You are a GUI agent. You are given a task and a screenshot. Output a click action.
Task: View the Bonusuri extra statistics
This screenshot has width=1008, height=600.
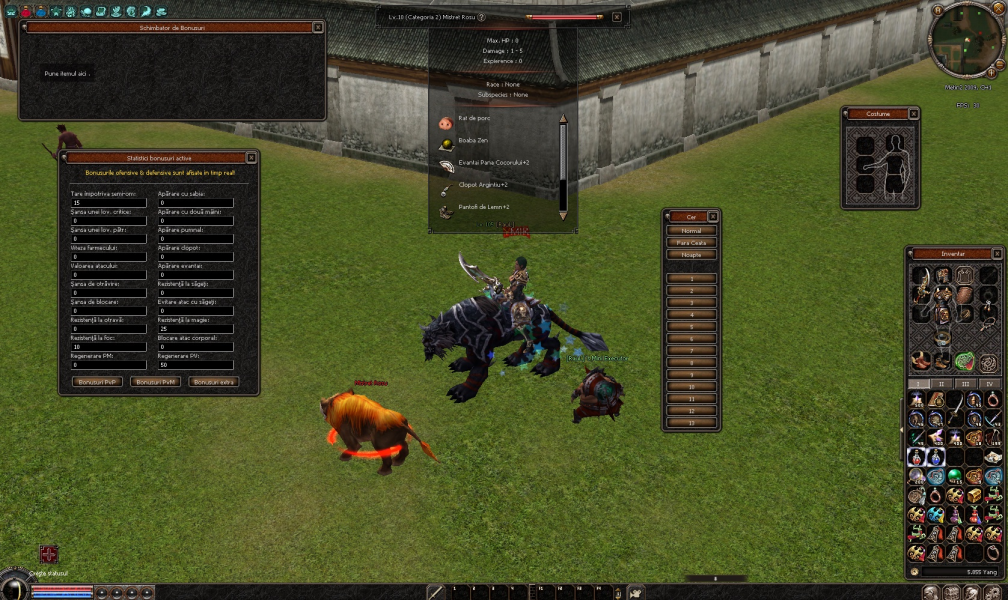(x=214, y=382)
